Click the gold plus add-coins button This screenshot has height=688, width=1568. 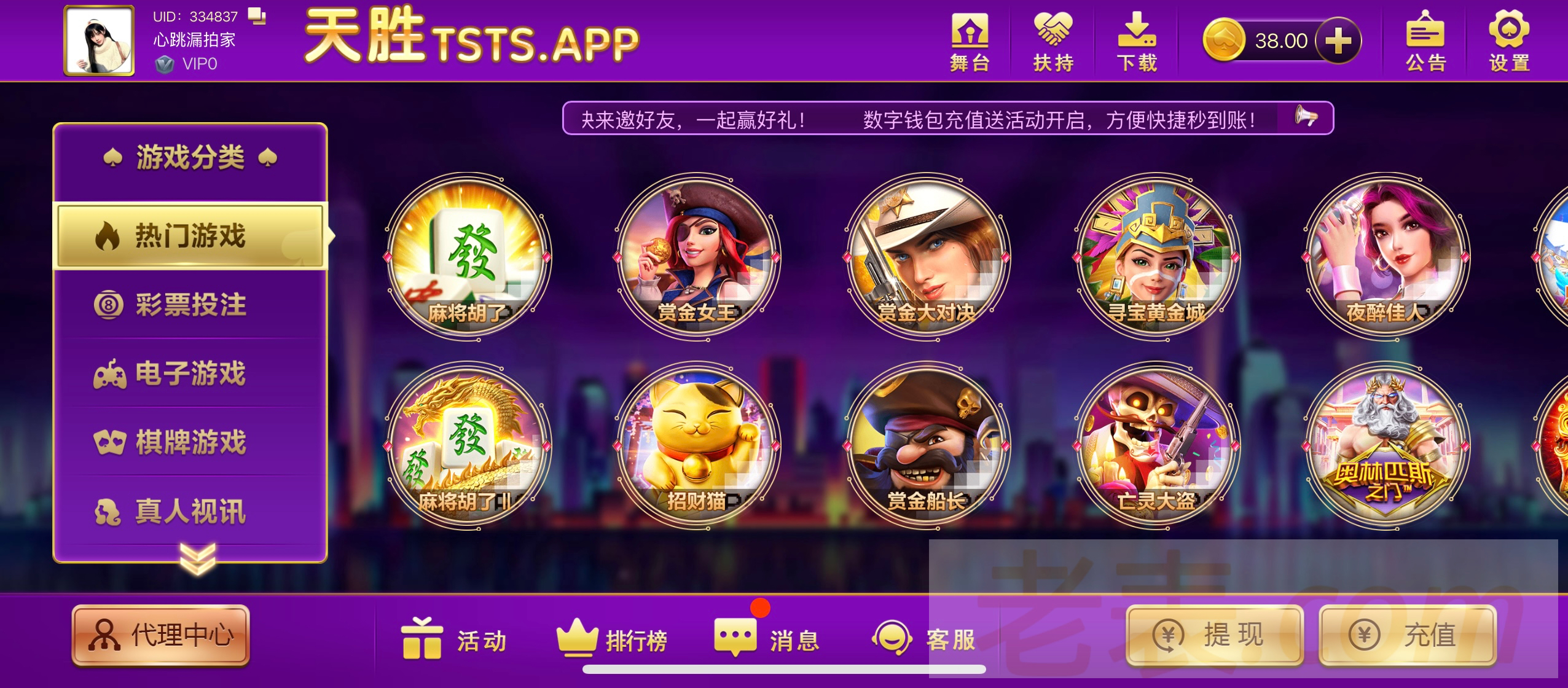coord(1338,41)
